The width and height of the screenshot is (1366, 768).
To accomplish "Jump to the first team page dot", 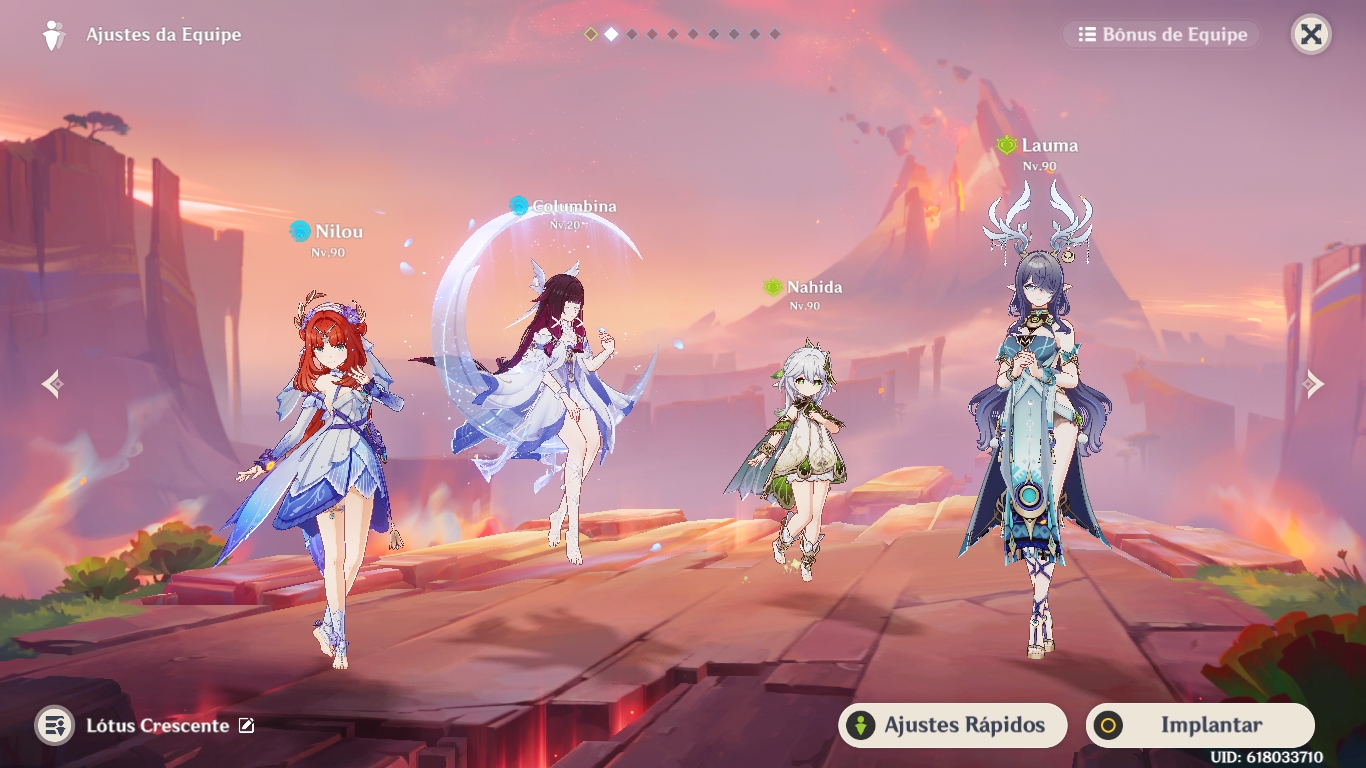I will click(x=591, y=34).
